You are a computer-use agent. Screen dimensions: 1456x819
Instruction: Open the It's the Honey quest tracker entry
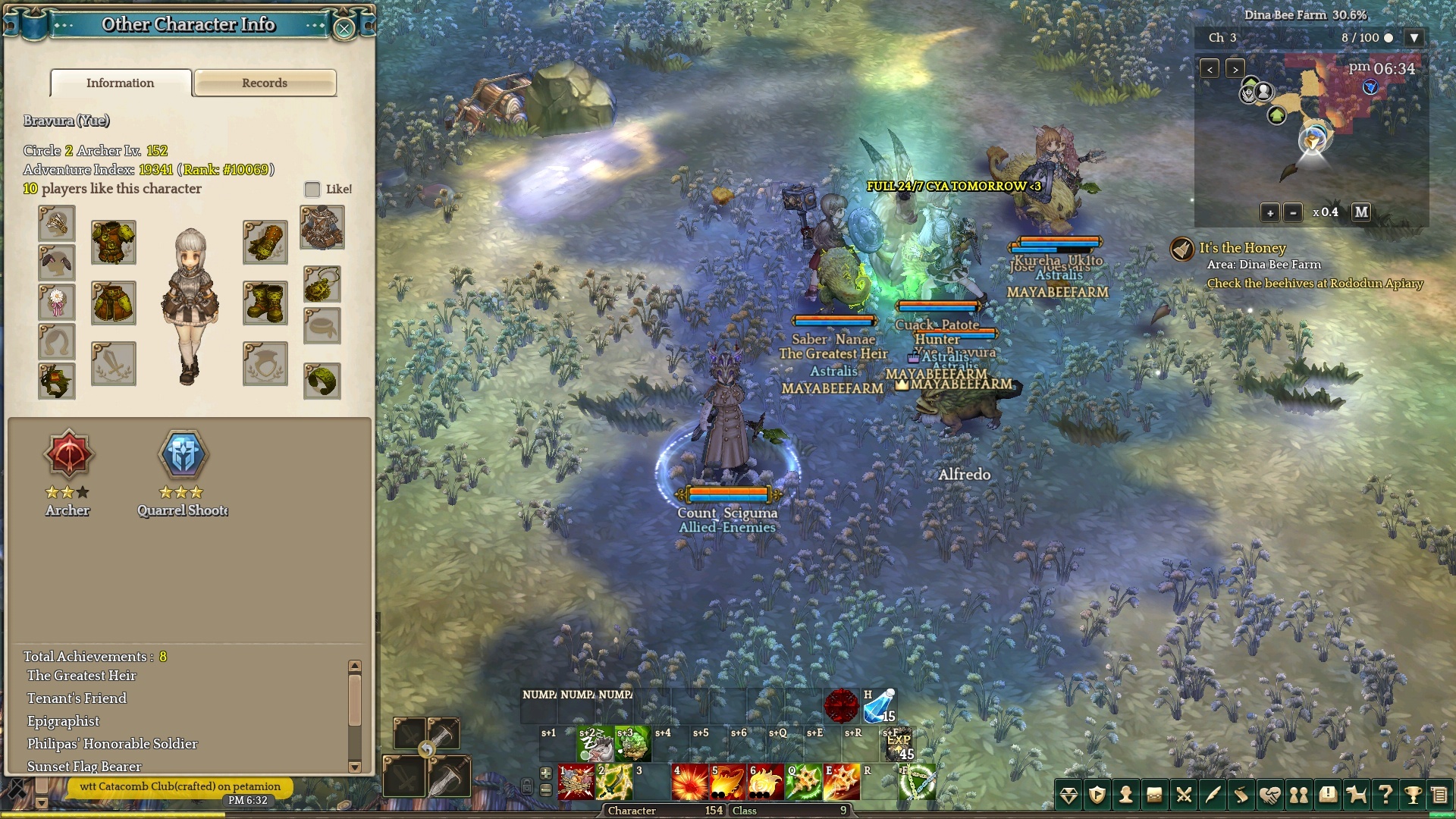[1241, 248]
